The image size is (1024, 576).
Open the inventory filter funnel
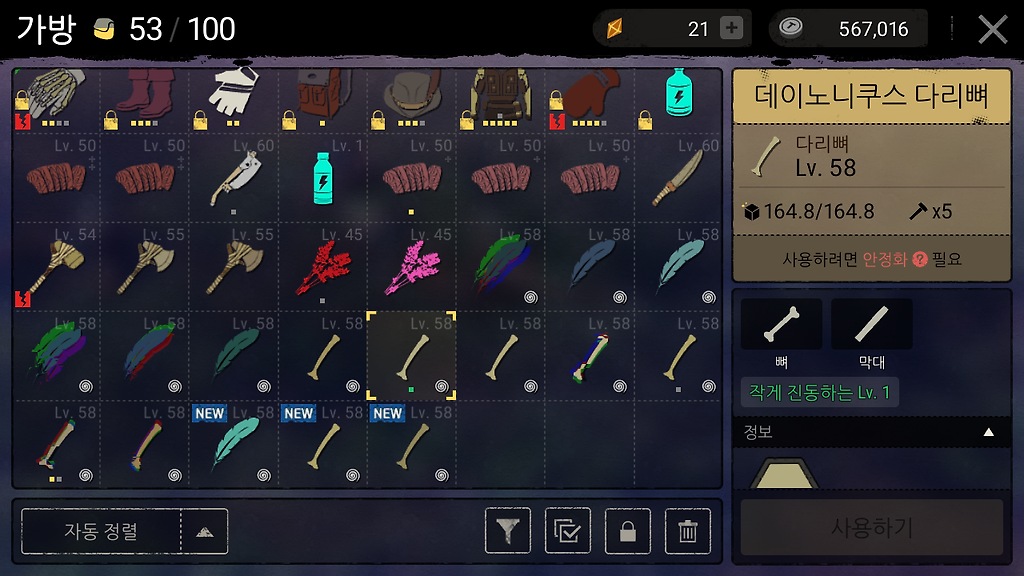click(x=508, y=531)
